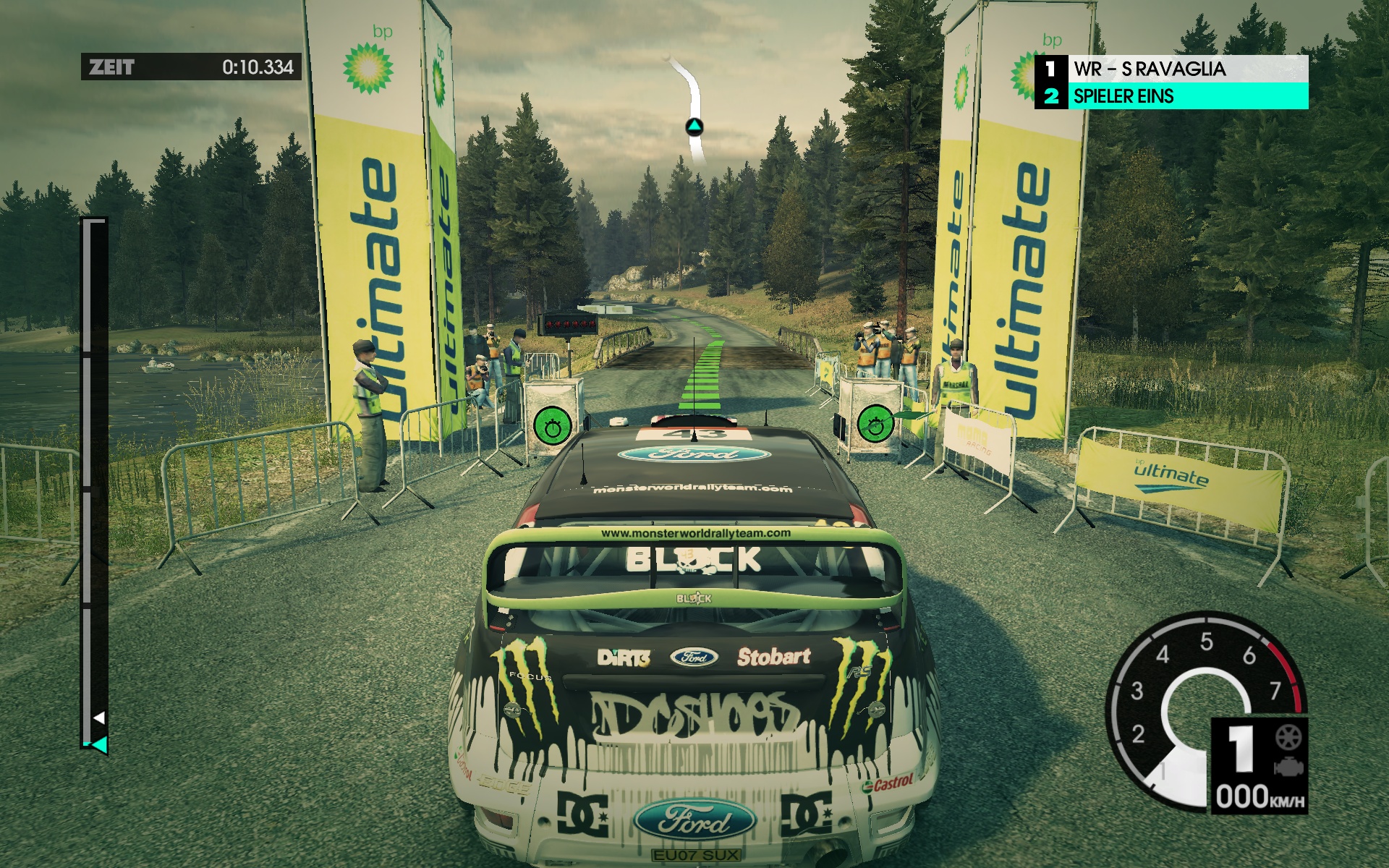Click the player triangle marker on the route map
1389x868 pixels.
[x=694, y=128]
